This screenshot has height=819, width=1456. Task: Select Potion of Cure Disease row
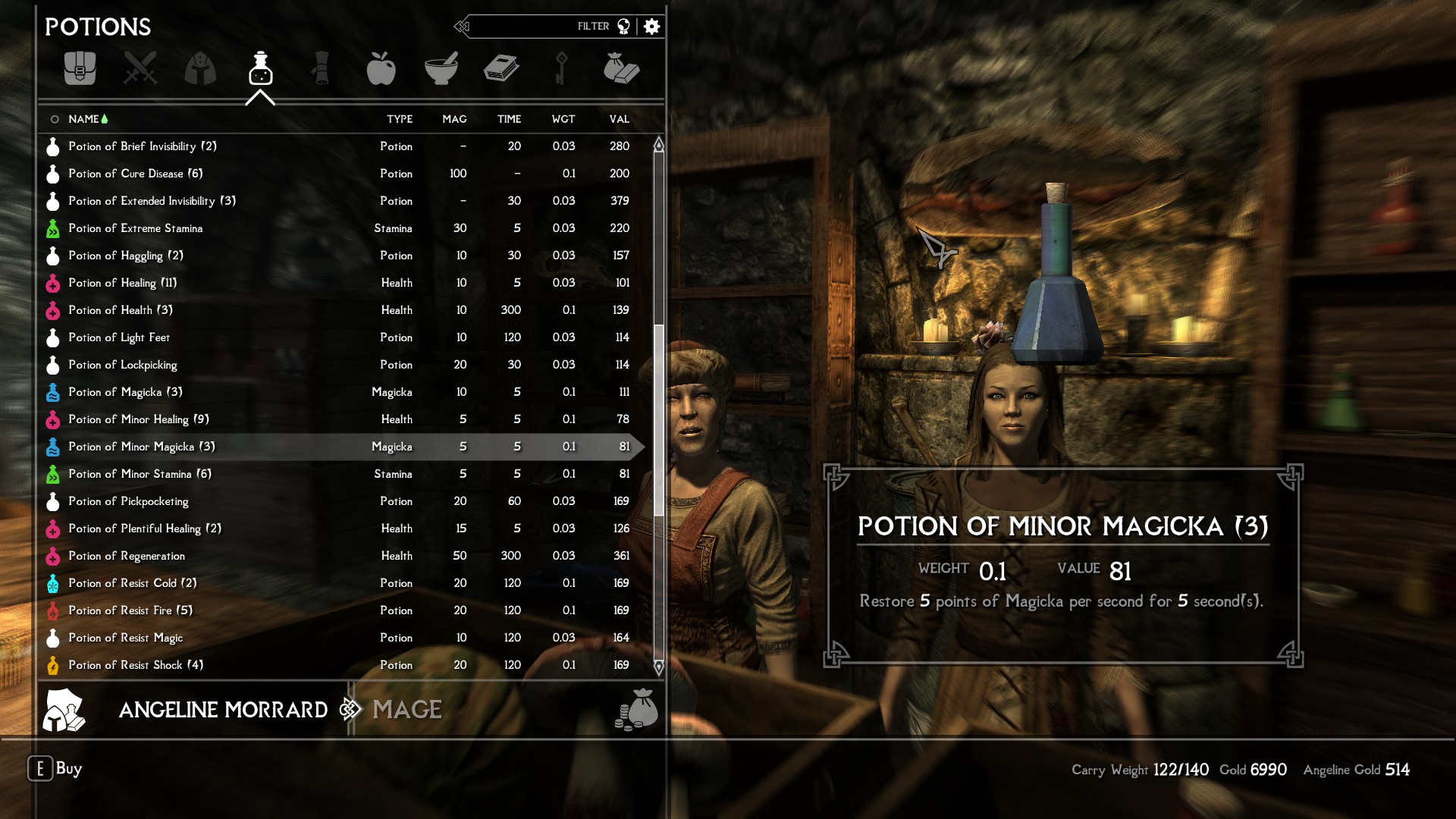(135, 174)
